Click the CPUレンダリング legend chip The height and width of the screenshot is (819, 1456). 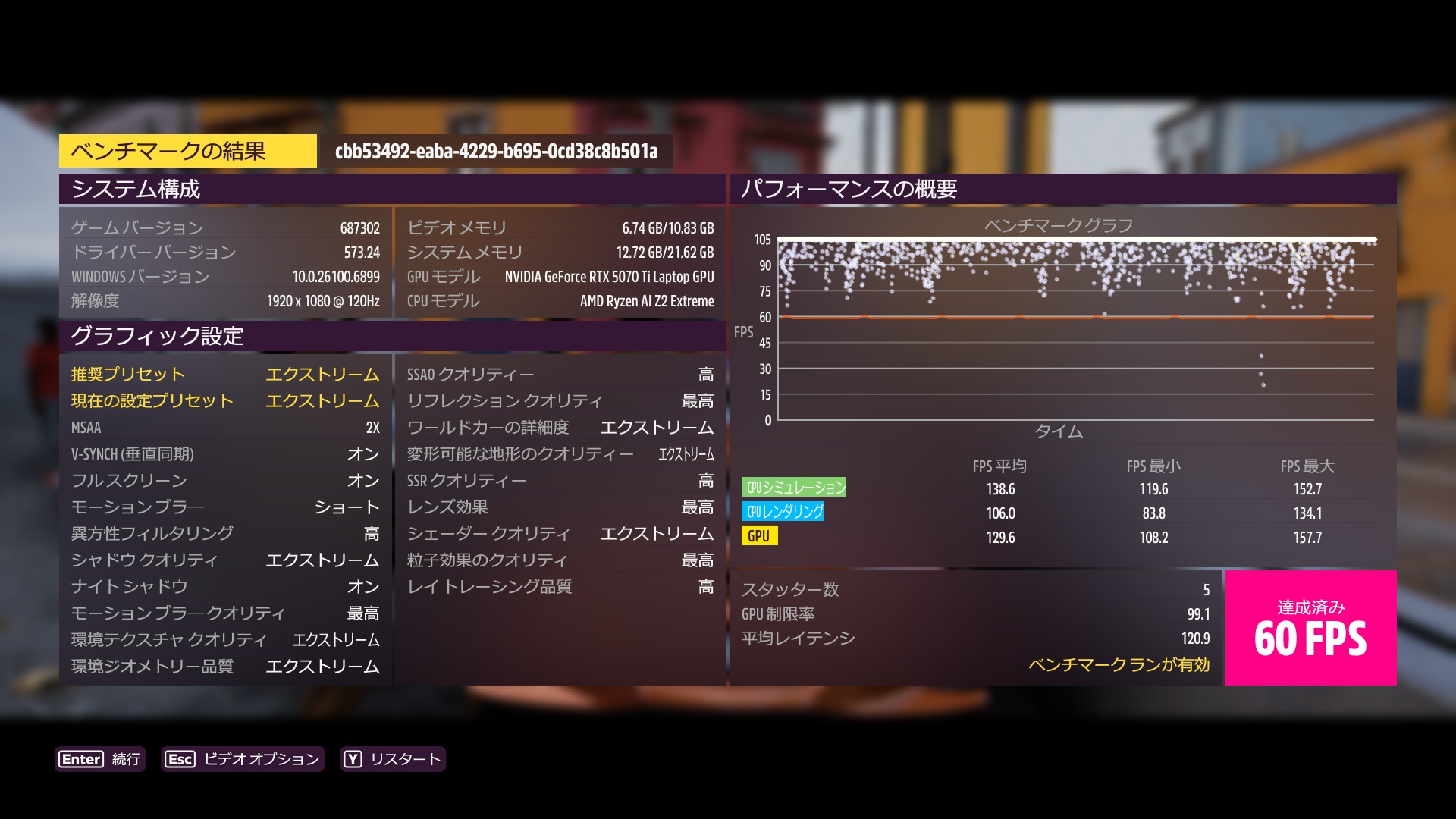click(784, 512)
